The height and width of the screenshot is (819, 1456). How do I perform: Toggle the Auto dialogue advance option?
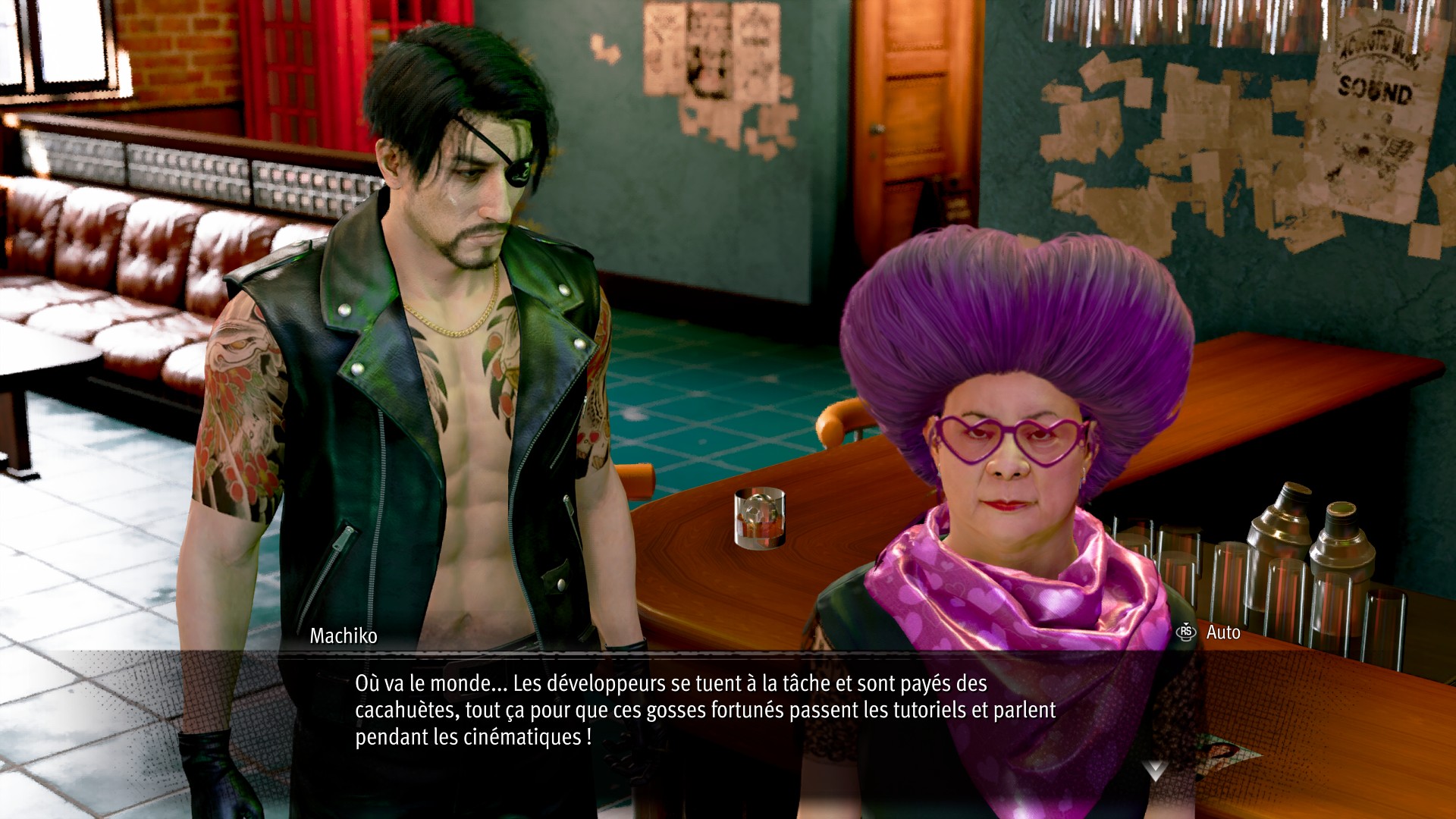1210,632
